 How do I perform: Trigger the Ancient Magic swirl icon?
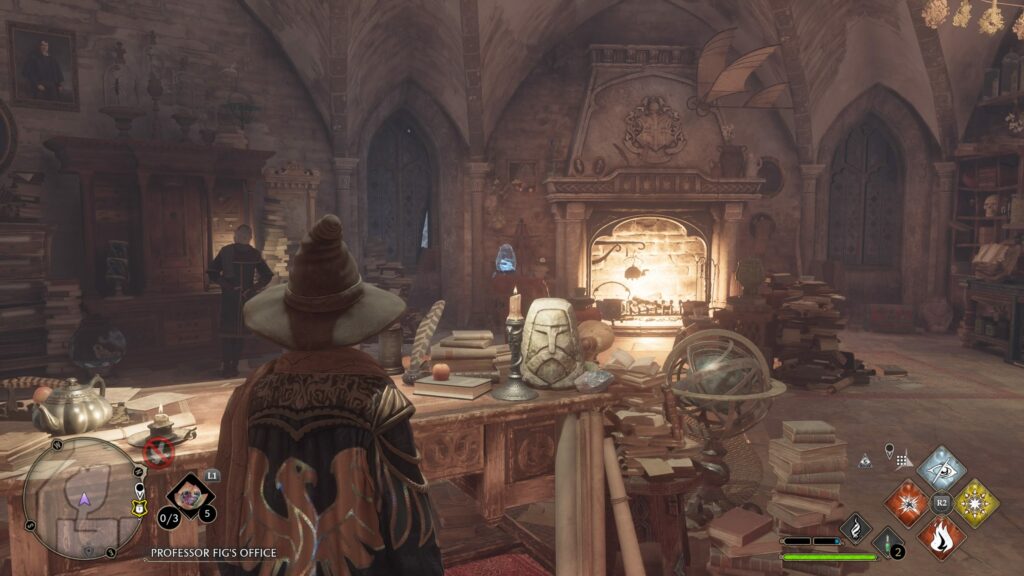tap(856, 528)
